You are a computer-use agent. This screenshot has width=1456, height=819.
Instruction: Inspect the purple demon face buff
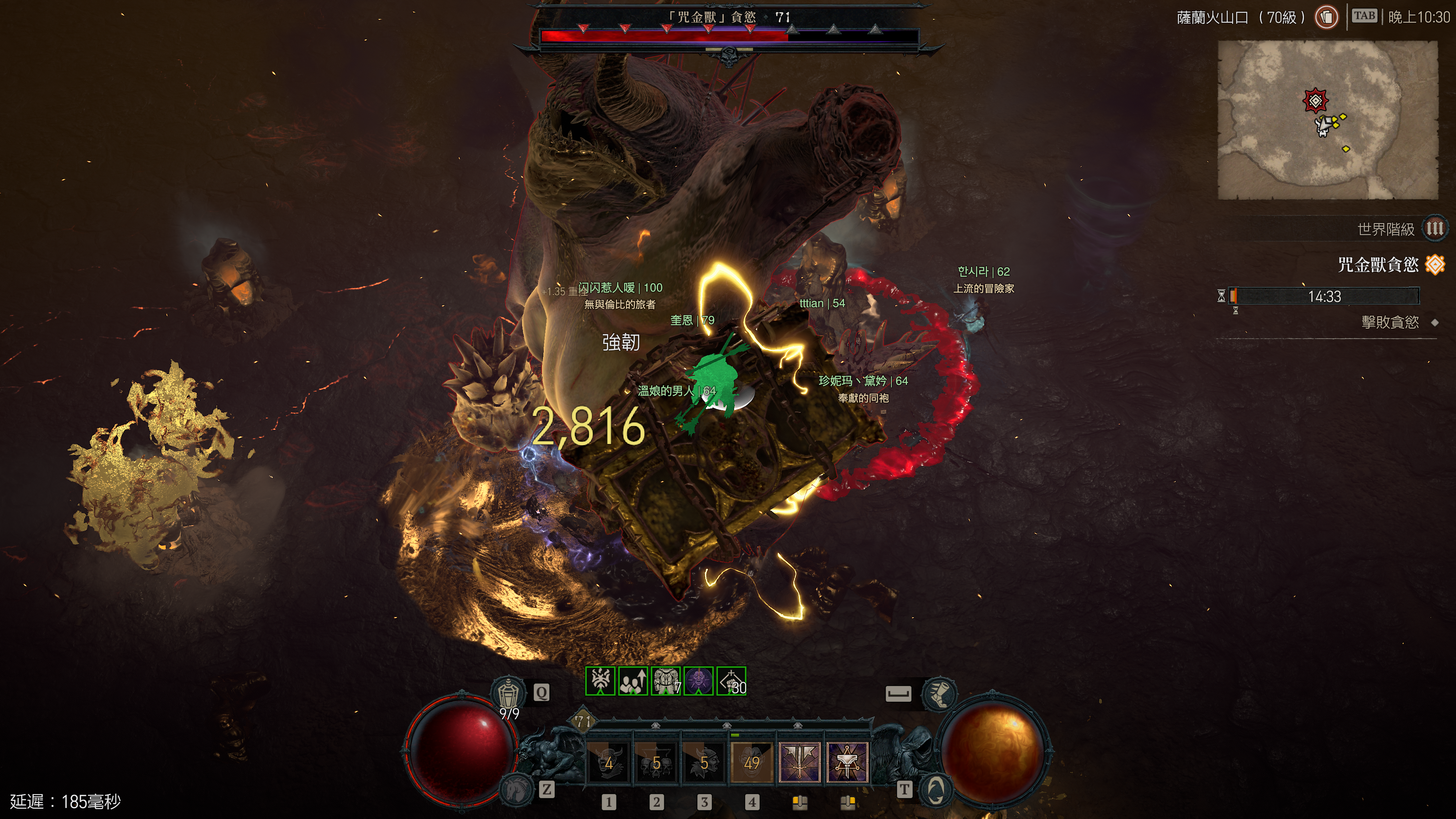(698, 681)
